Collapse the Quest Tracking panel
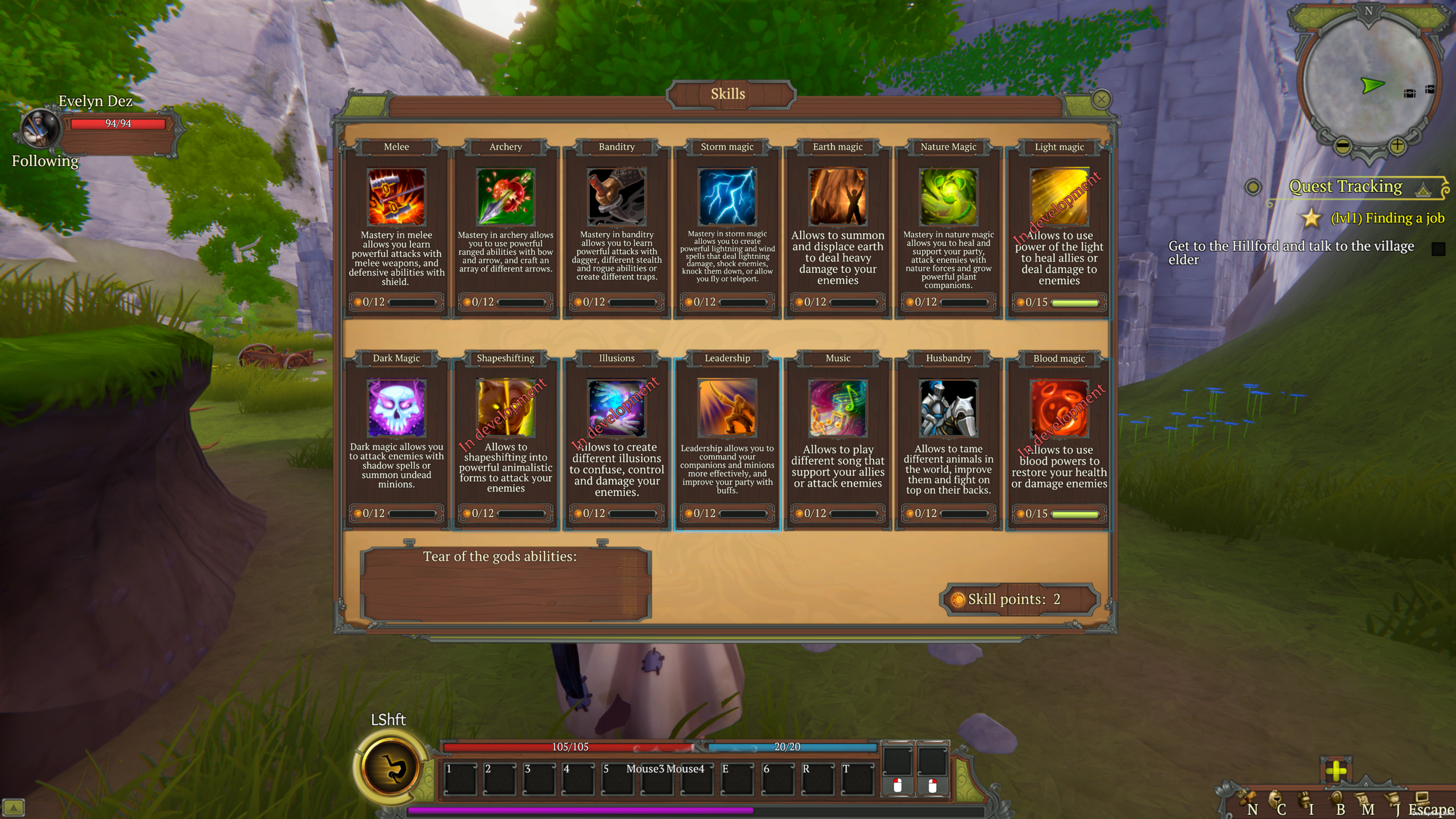Screen dimensions: 1456x819 click(1423, 189)
